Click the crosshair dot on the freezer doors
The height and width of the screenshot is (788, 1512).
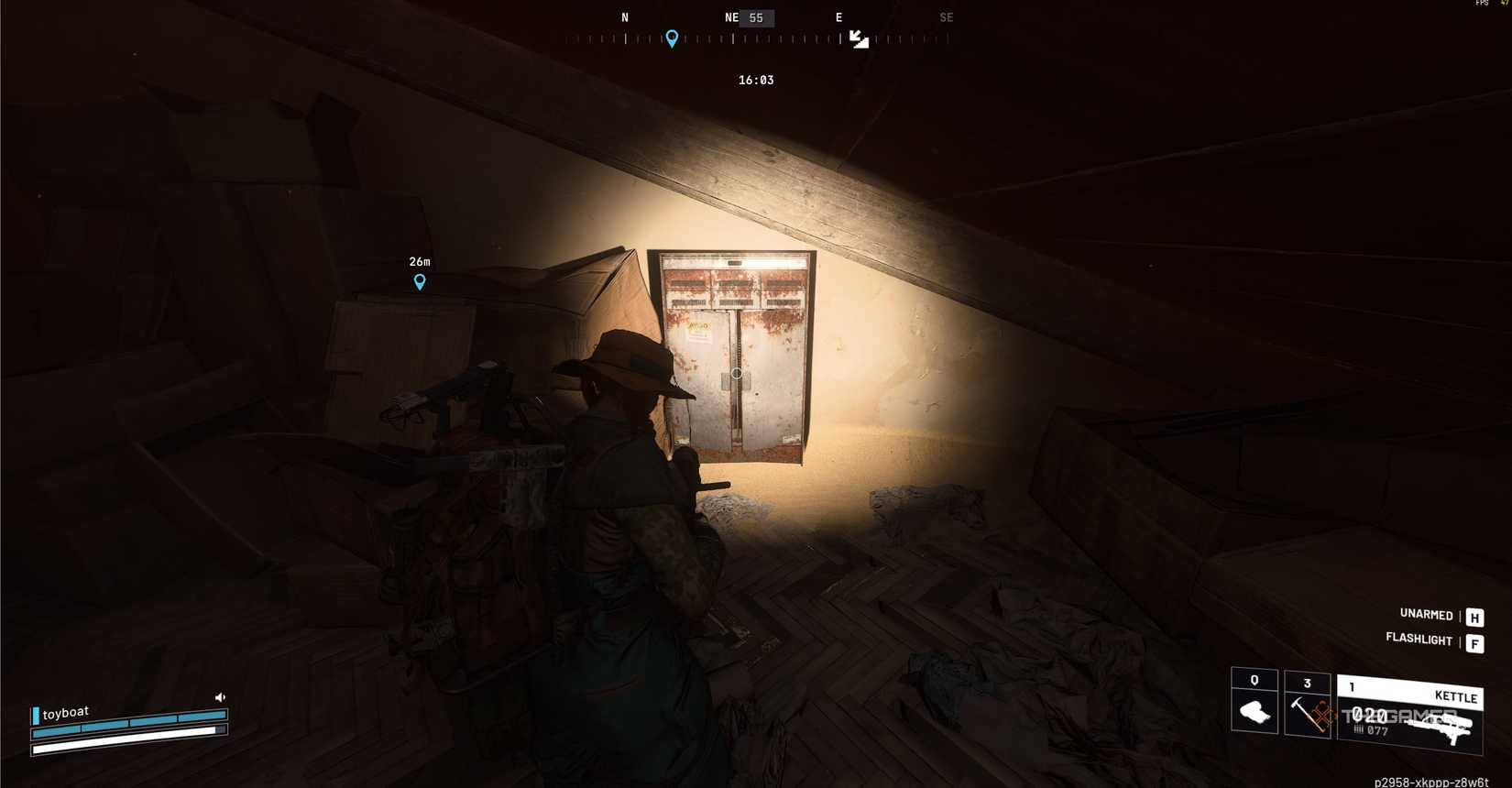(x=737, y=374)
